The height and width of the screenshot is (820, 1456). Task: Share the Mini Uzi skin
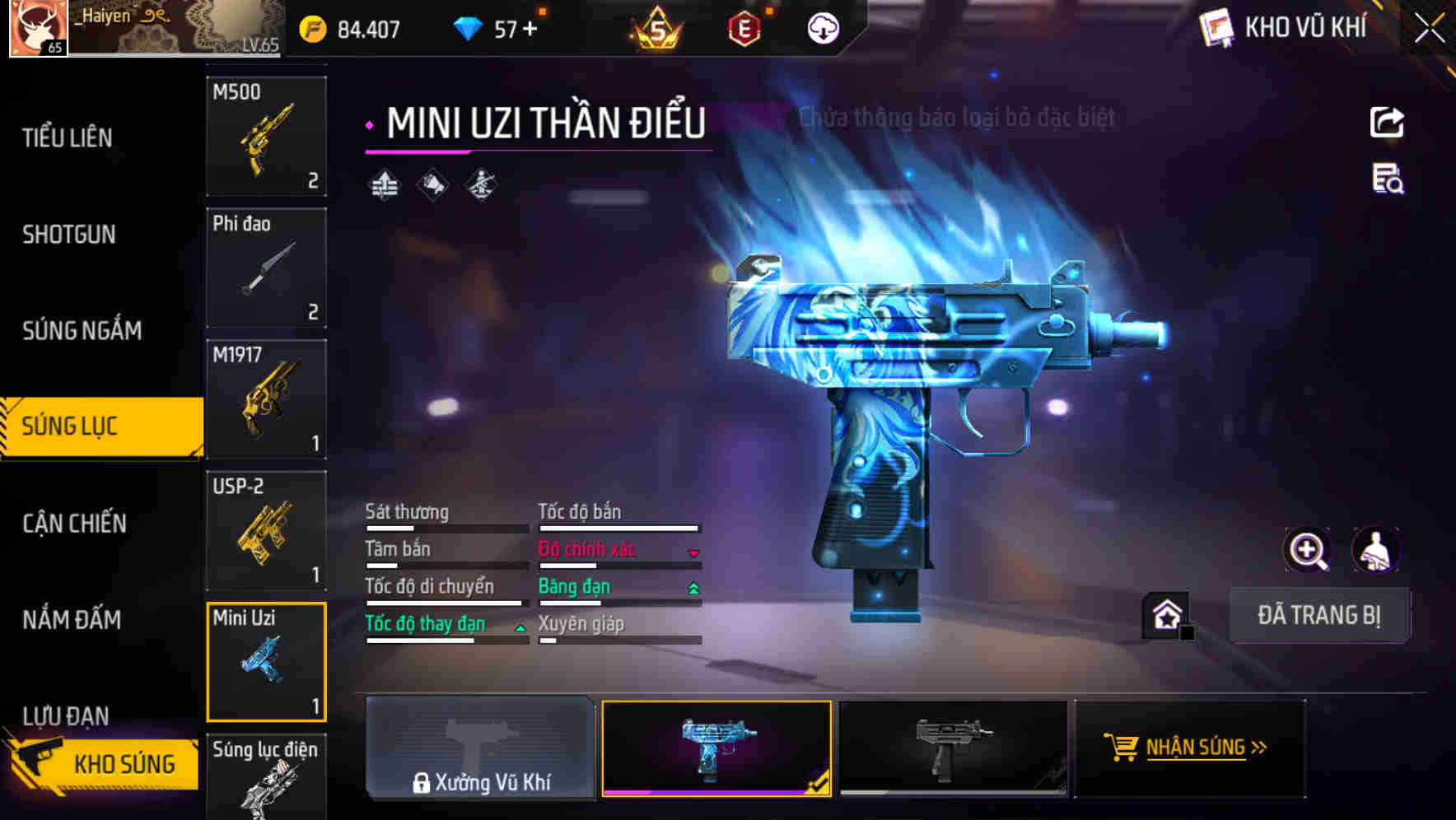(1387, 123)
